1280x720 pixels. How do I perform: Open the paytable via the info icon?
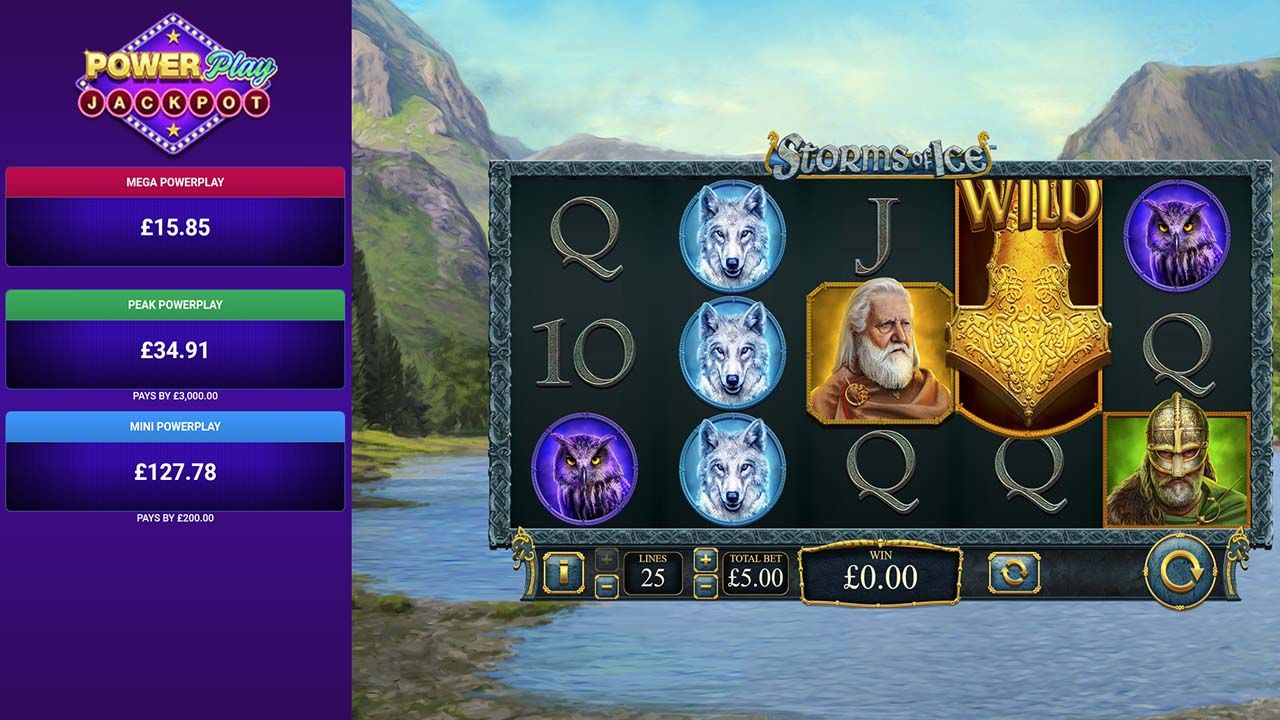[x=563, y=572]
